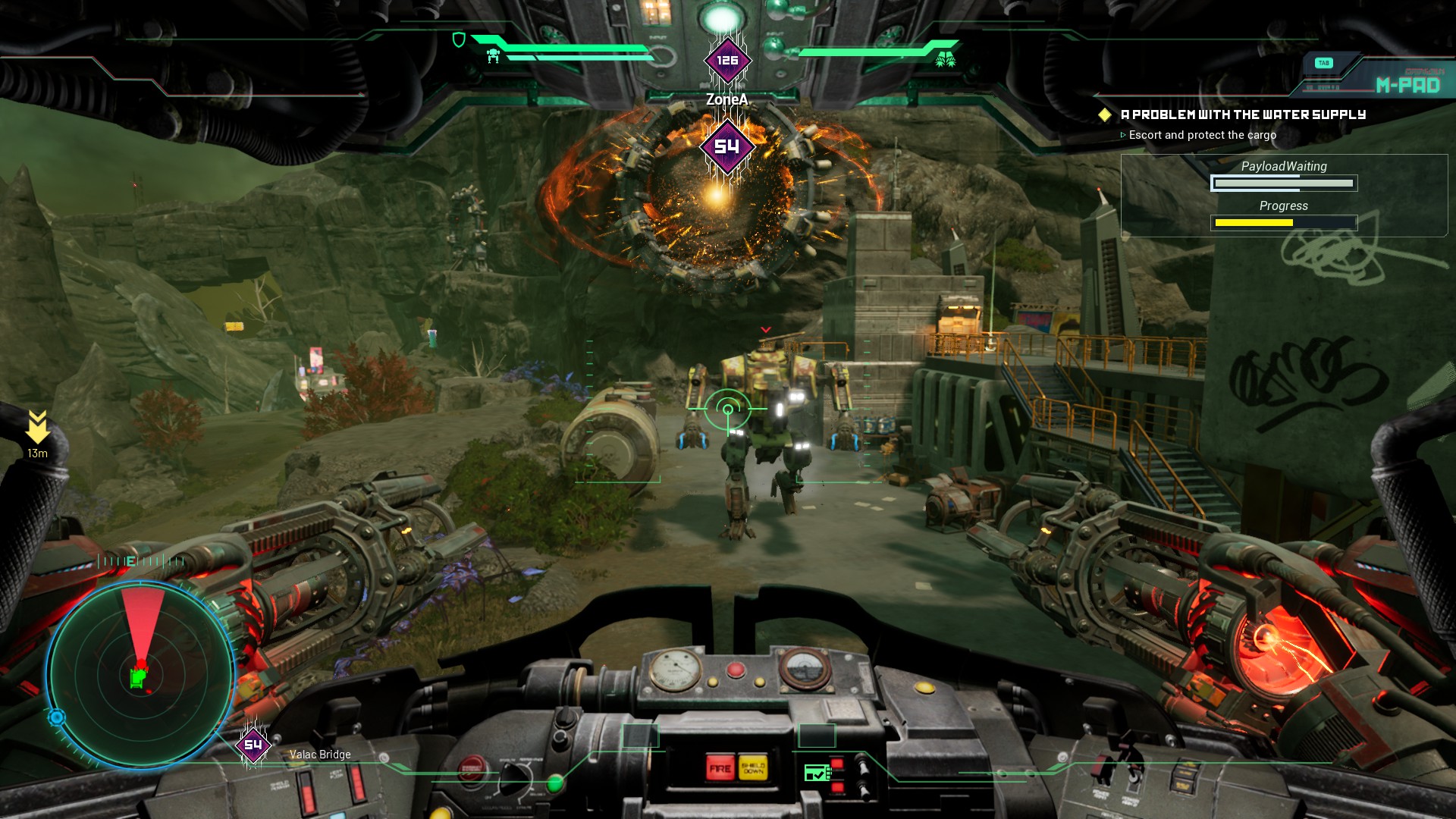Screen dimensions: 1456x819
Task: Select the Valac Bridge location label
Action: [318, 754]
